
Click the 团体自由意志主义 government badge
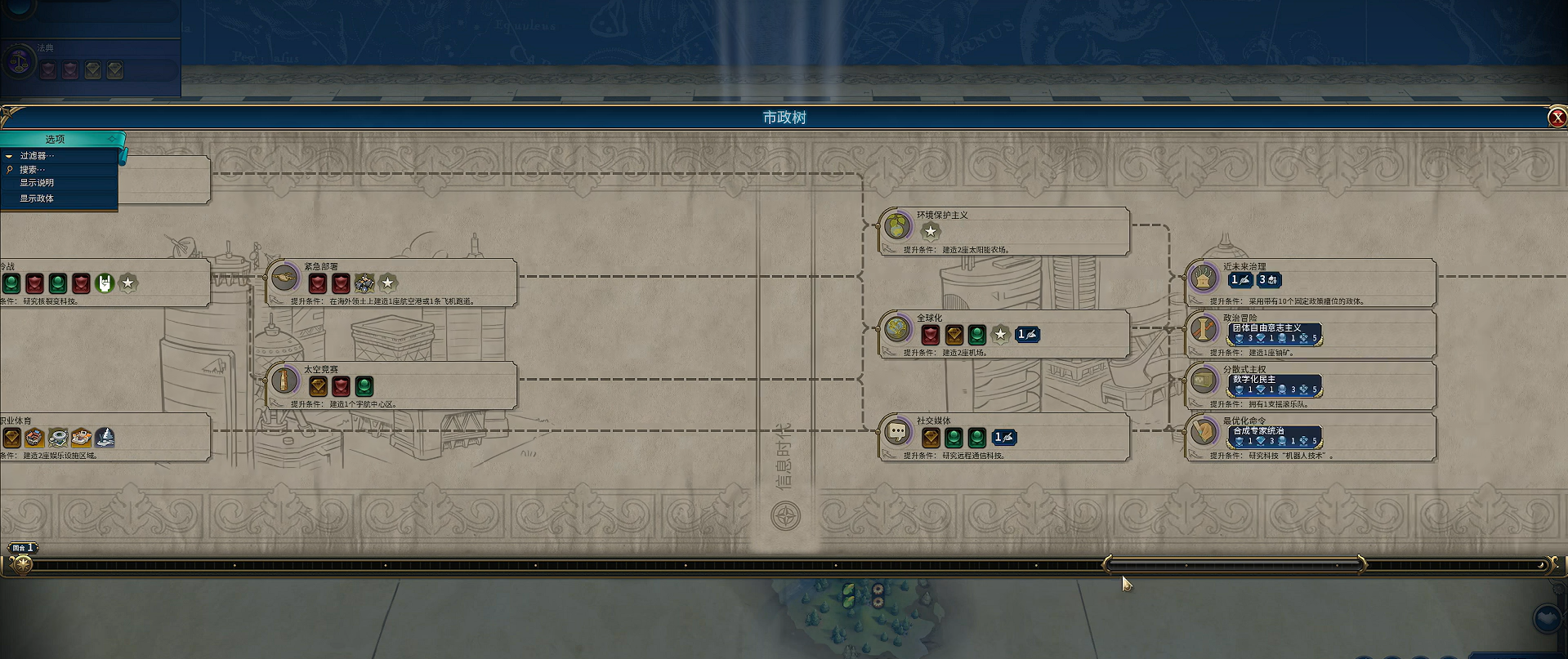pos(1274,333)
